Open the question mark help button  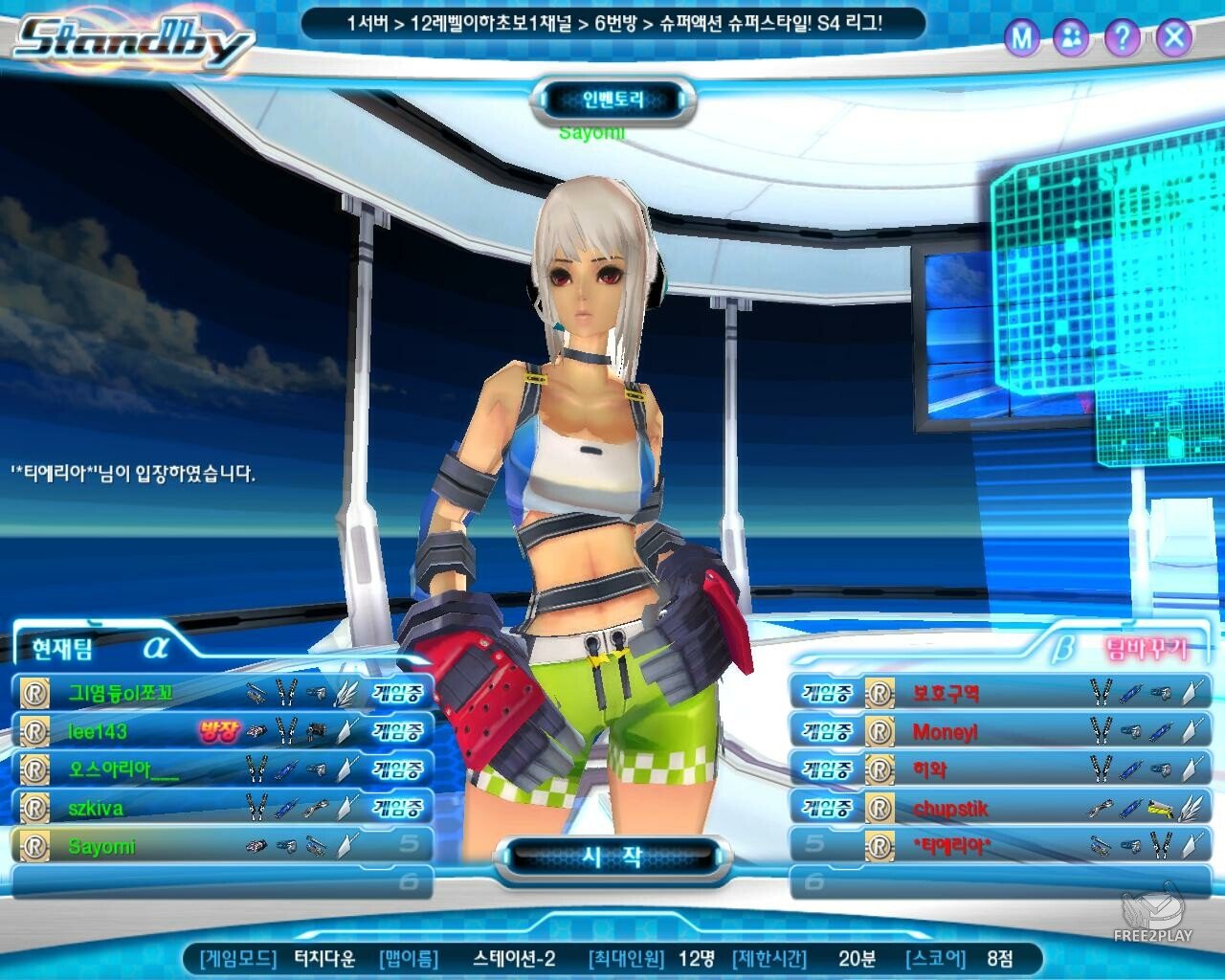point(1121,38)
